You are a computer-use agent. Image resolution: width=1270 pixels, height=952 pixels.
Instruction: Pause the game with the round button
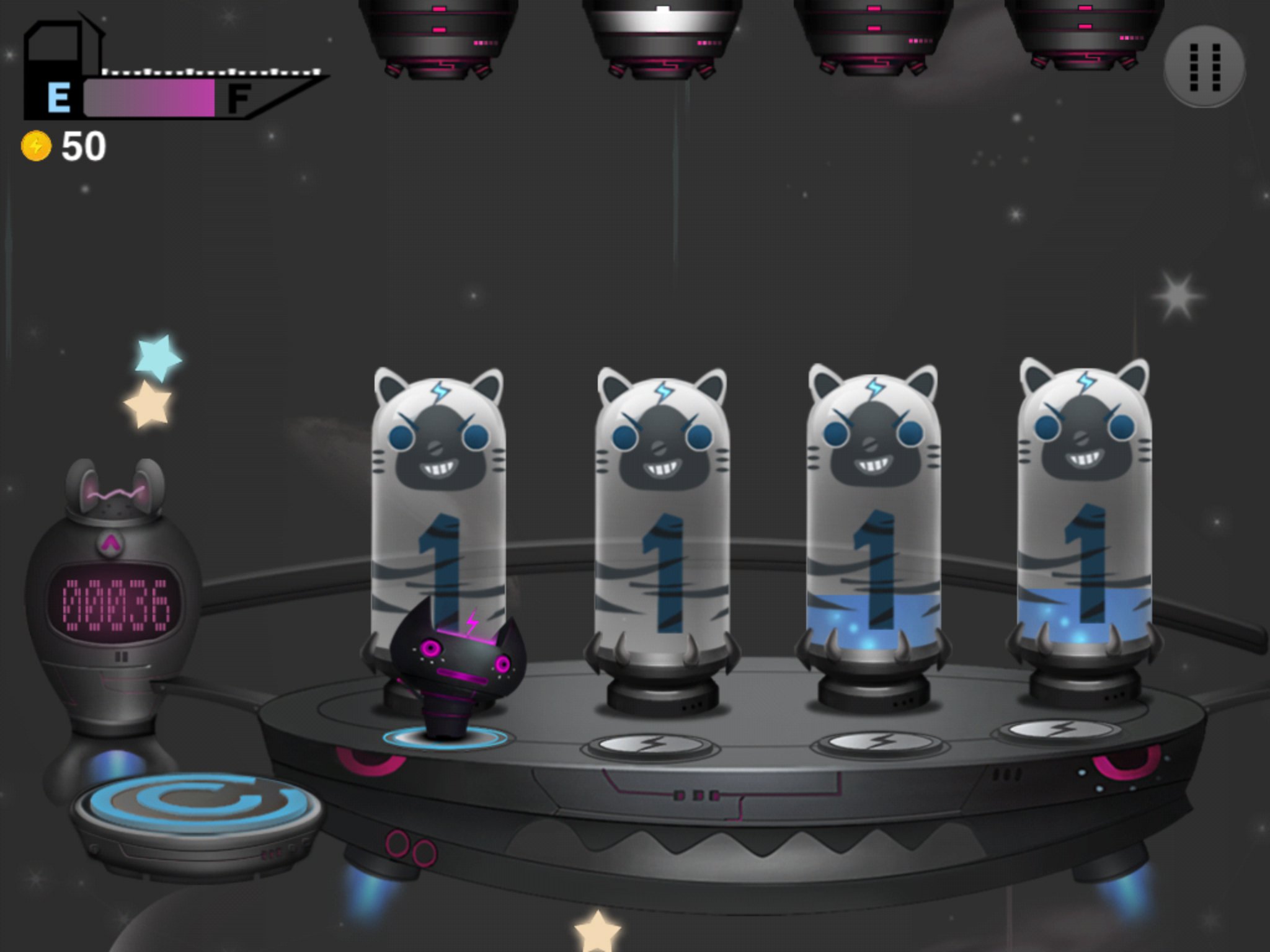coord(1204,66)
